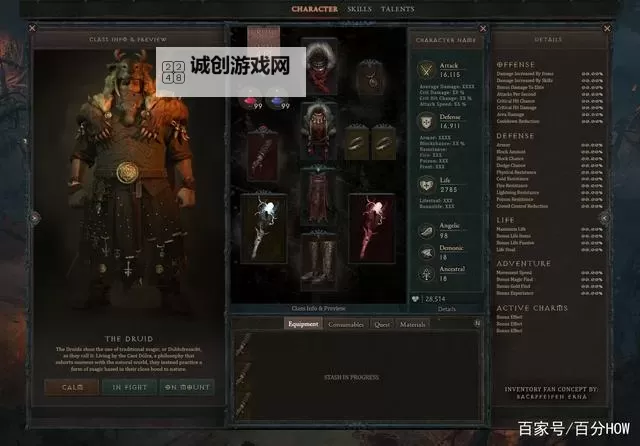The image size is (640, 446).
Task: Open the Details button under stats
Action: (x=446, y=309)
